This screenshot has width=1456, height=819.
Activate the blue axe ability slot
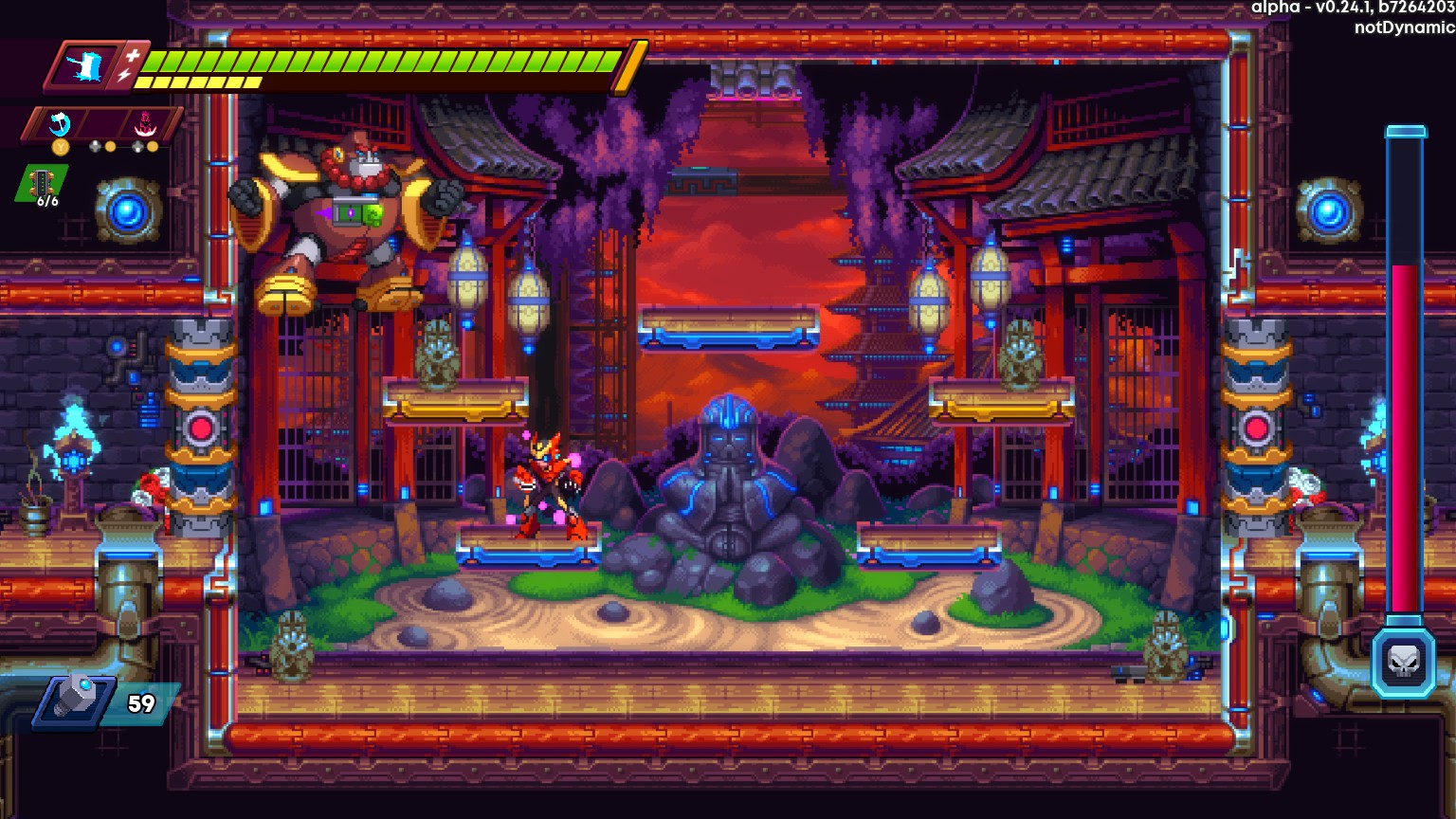pos(60,123)
